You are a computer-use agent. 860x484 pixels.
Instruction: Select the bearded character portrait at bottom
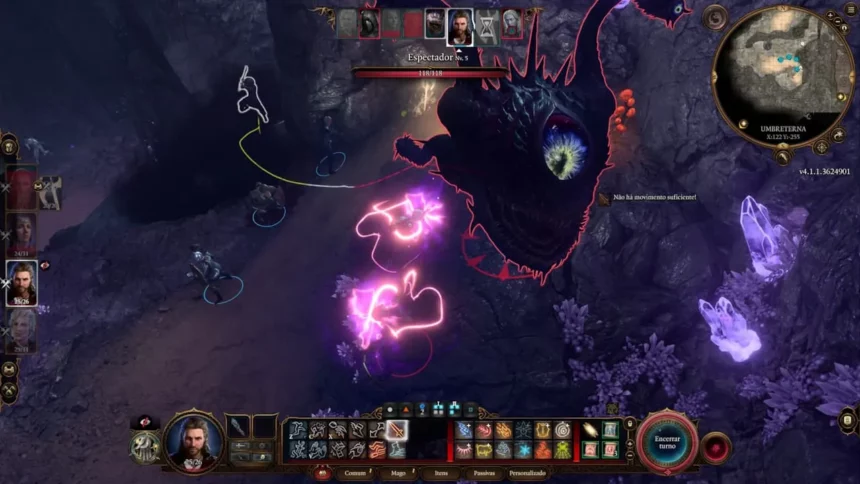pyautogui.click(x=194, y=438)
